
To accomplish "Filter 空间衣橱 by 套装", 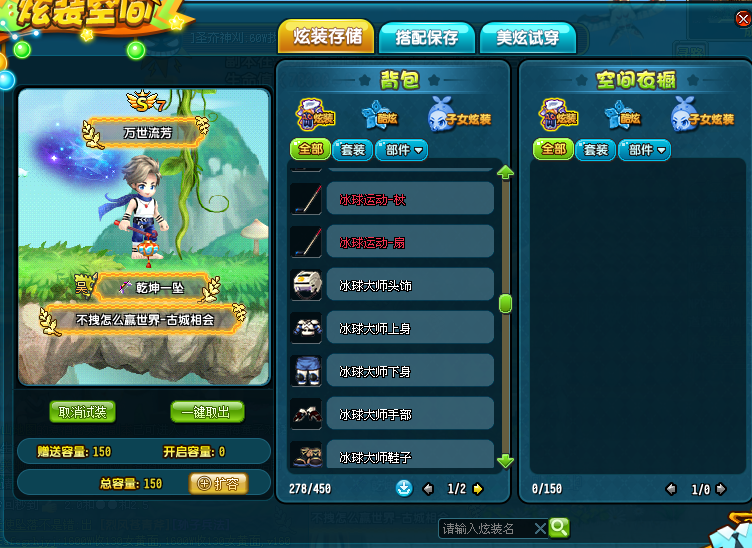I will tap(595, 150).
